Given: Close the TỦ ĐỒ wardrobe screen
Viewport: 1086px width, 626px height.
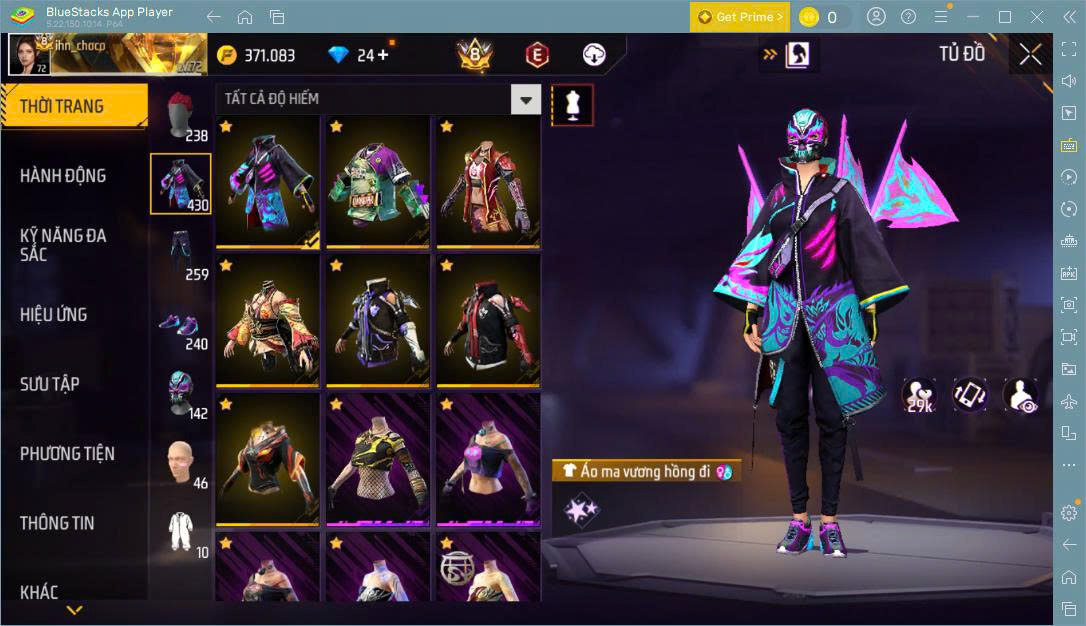Looking at the screenshot, I should click(x=1030, y=55).
